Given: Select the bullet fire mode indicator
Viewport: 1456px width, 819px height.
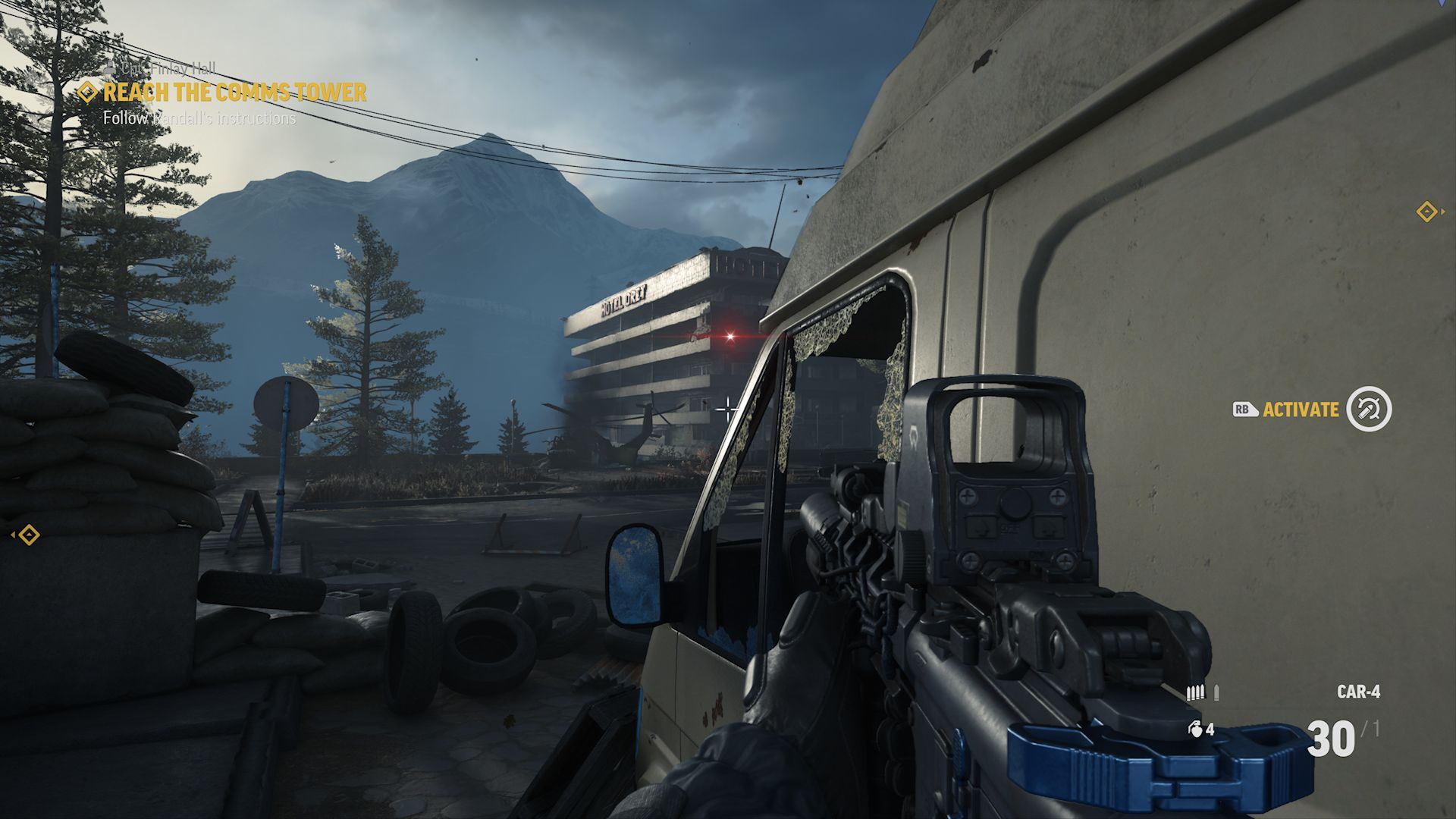Looking at the screenshot, I should coord(1203,692).
